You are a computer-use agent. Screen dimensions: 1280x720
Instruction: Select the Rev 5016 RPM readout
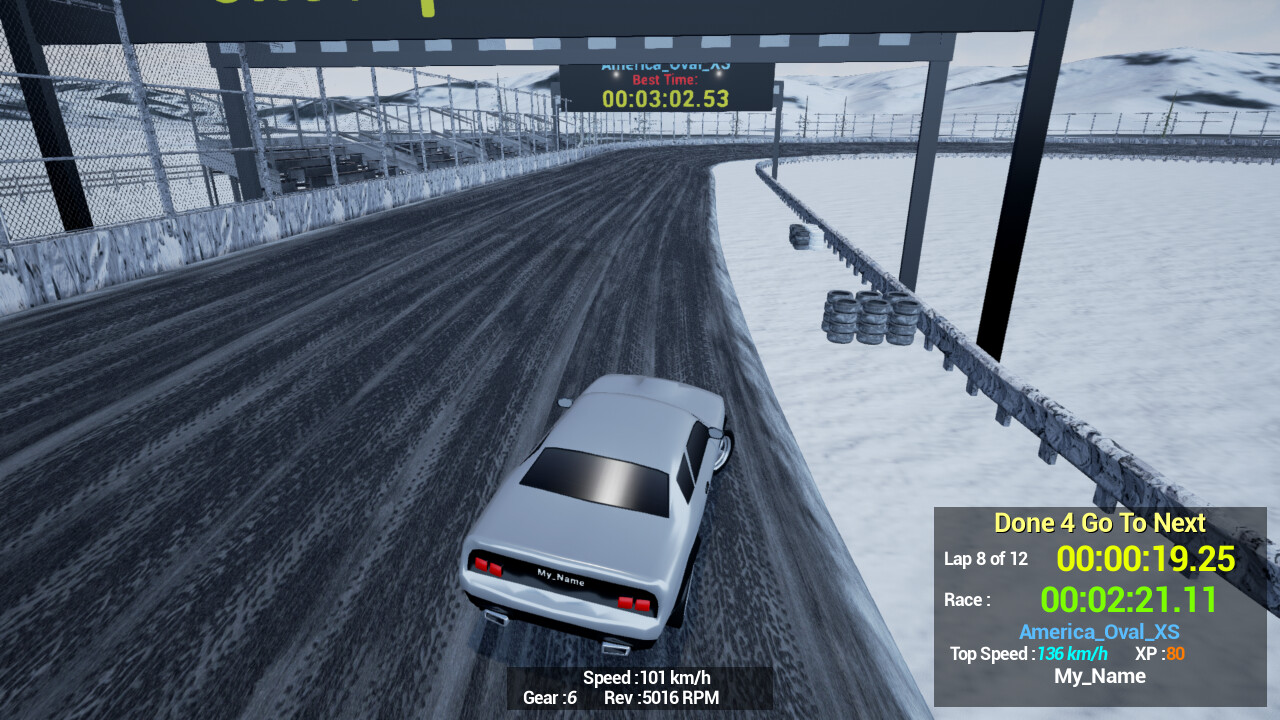(x=660, y=698)
